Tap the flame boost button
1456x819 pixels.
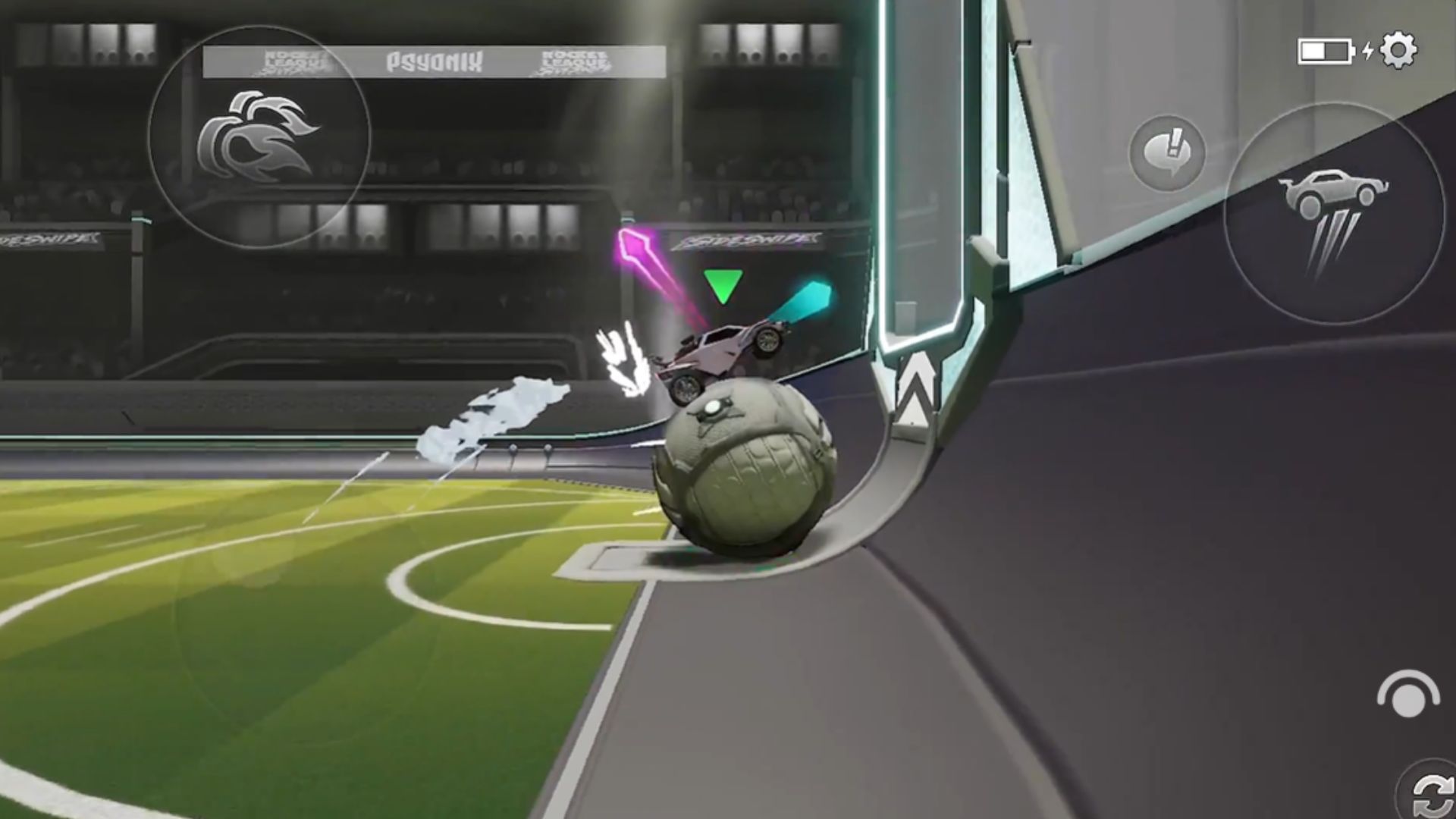click(259, 136)
